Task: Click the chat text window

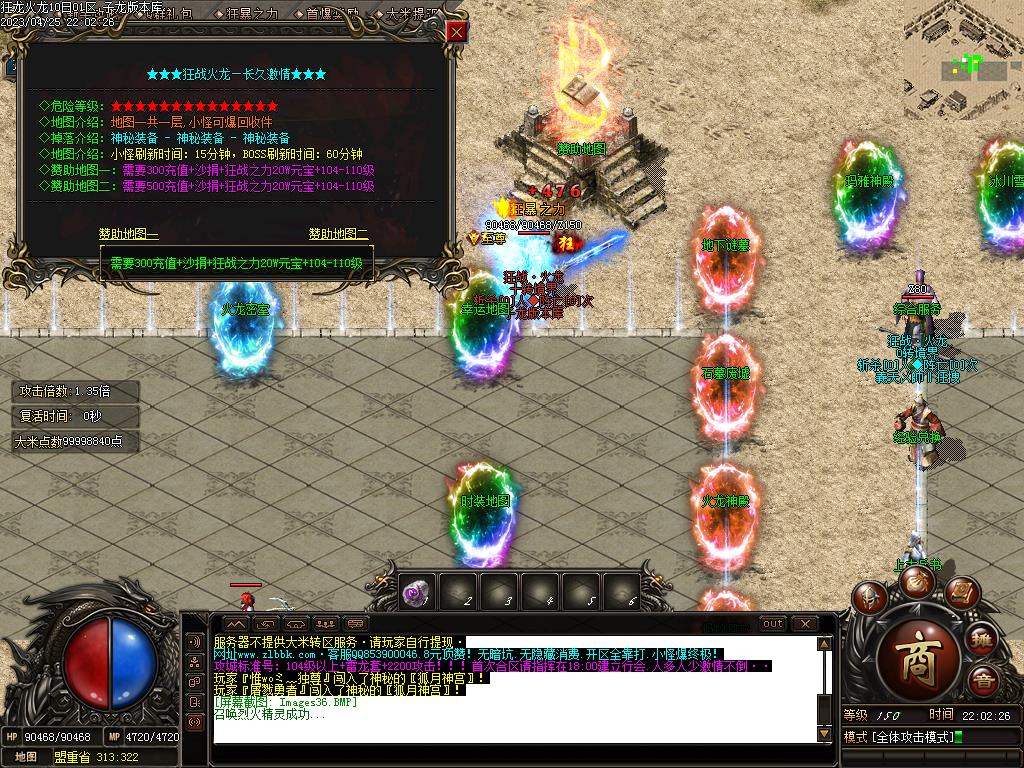Action: [x=515, y=690]
